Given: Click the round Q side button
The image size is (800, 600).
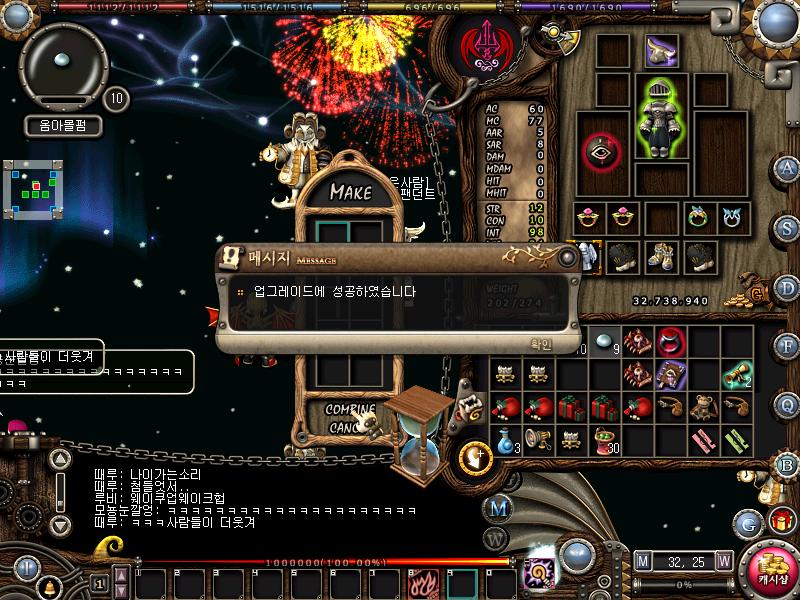Looking at the screenshot, I should tap(787, 405).
